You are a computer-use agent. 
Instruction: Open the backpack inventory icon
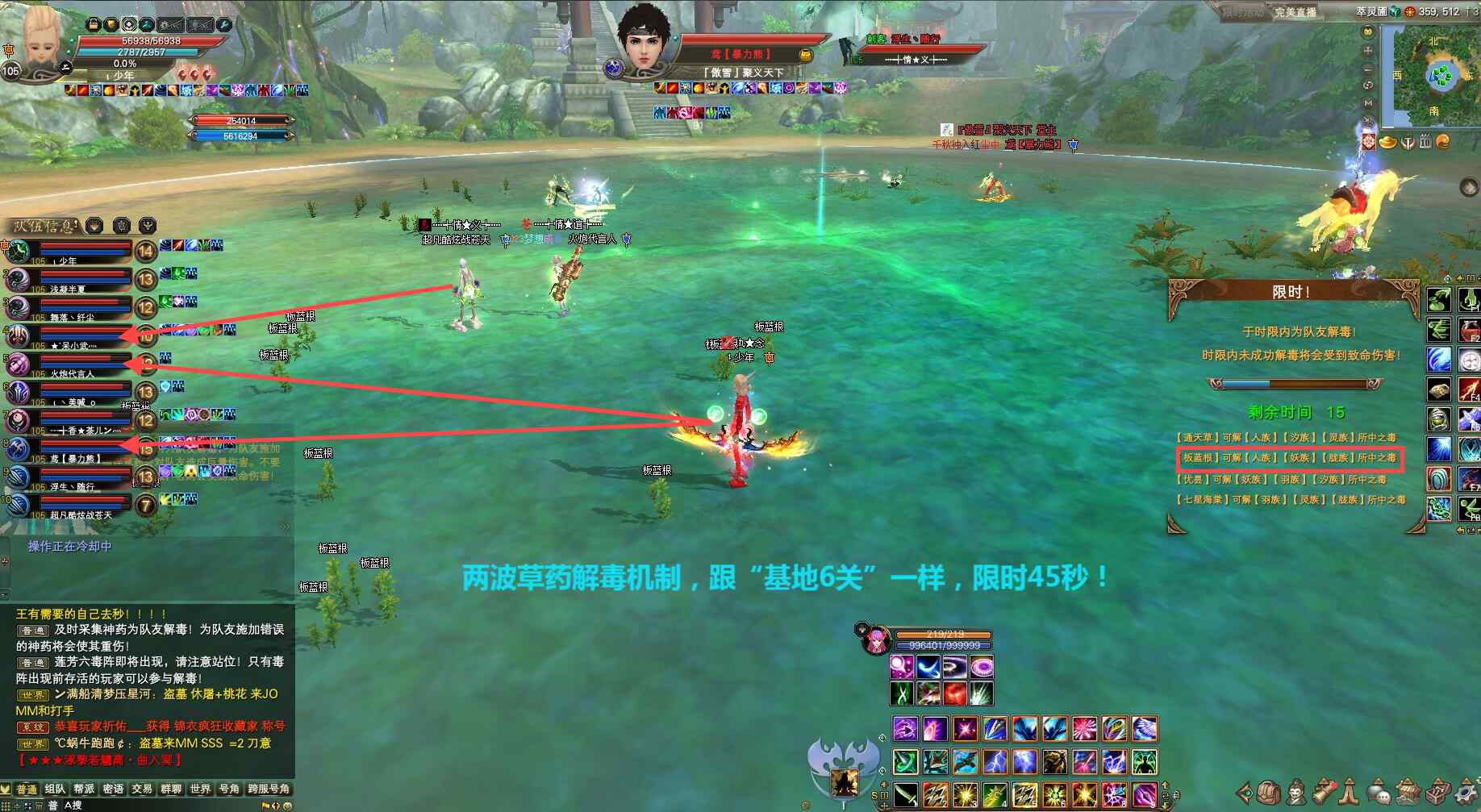pos(1269,793)
